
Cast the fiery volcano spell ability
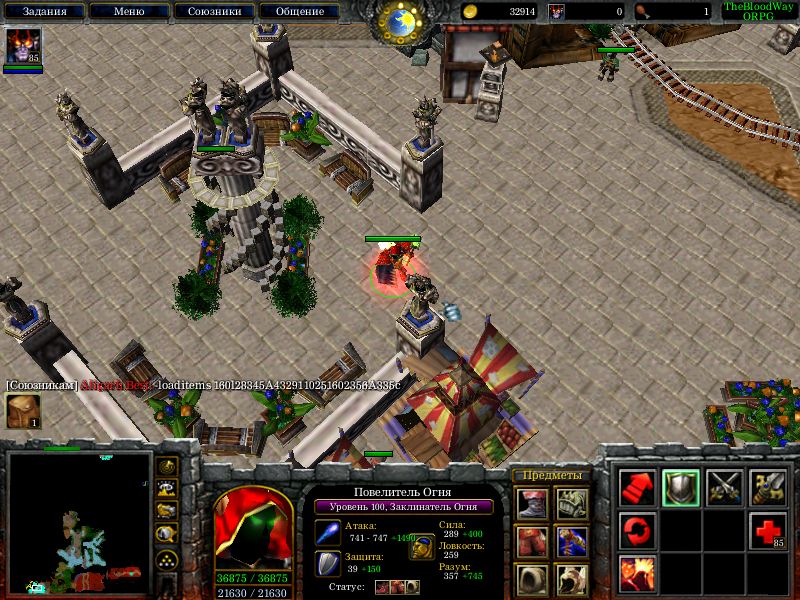[637, 573]
